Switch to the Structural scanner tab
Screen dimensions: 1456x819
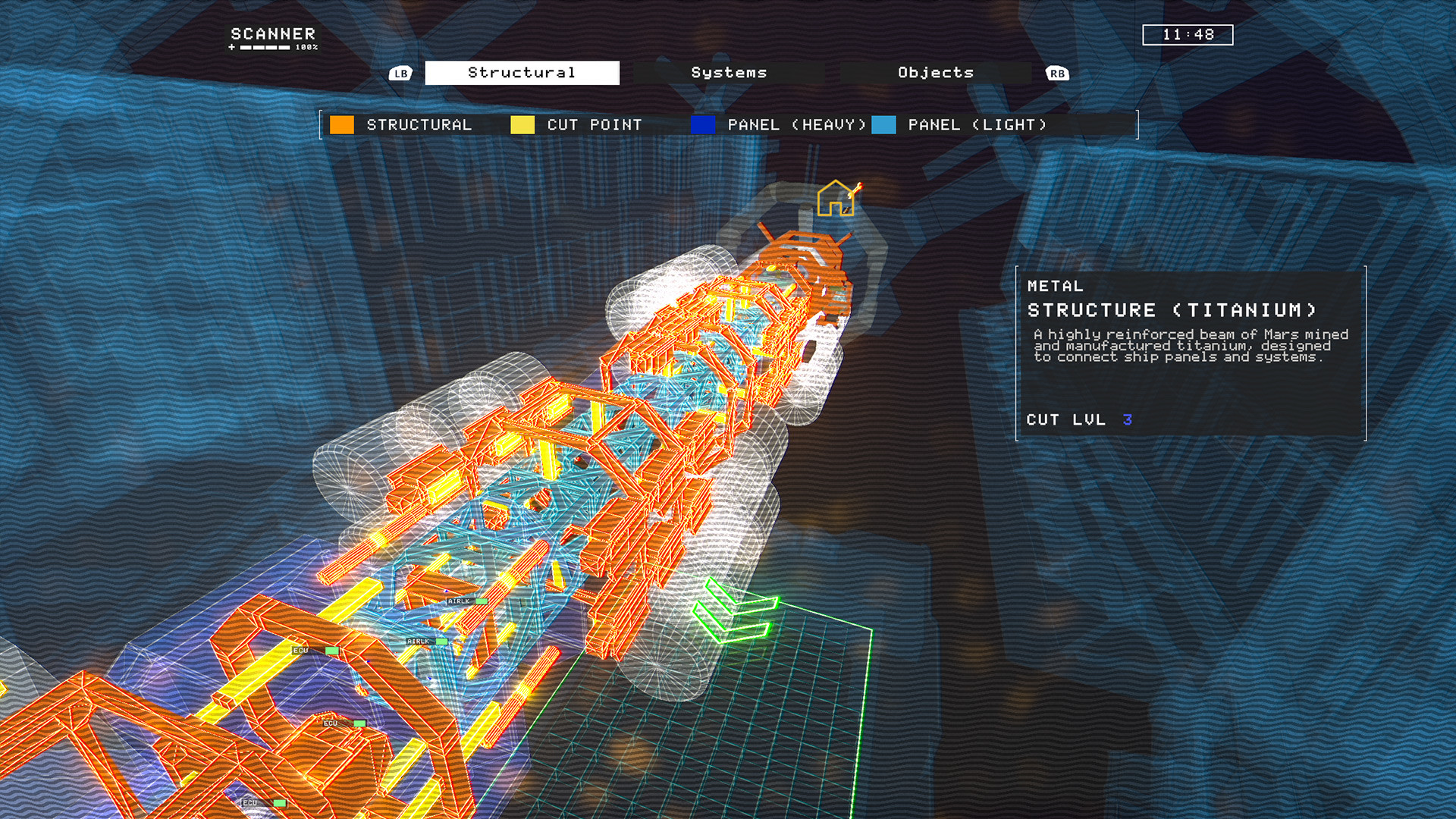(522, 73)
